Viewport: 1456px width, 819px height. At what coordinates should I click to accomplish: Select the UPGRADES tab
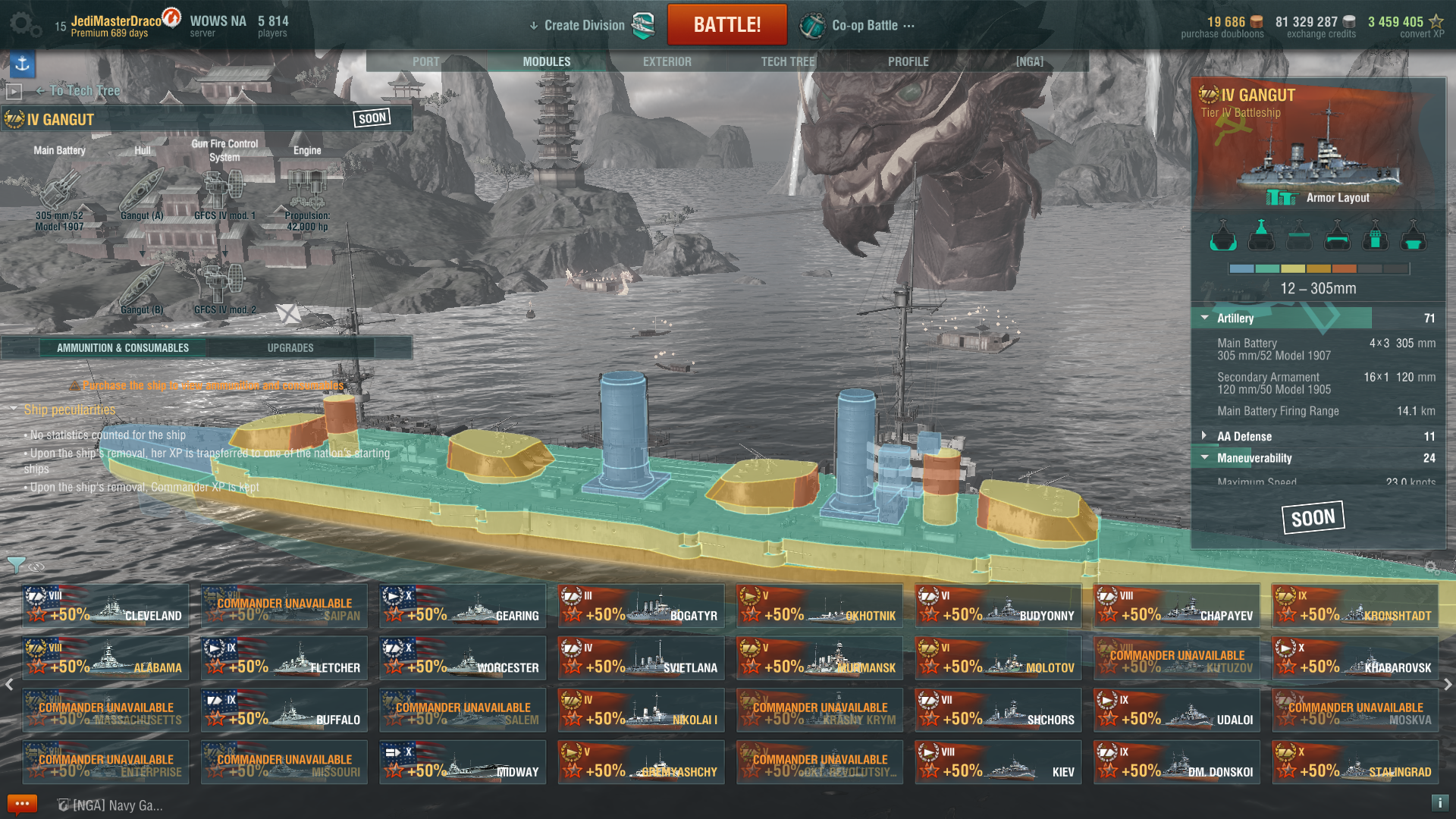(290, 348)
